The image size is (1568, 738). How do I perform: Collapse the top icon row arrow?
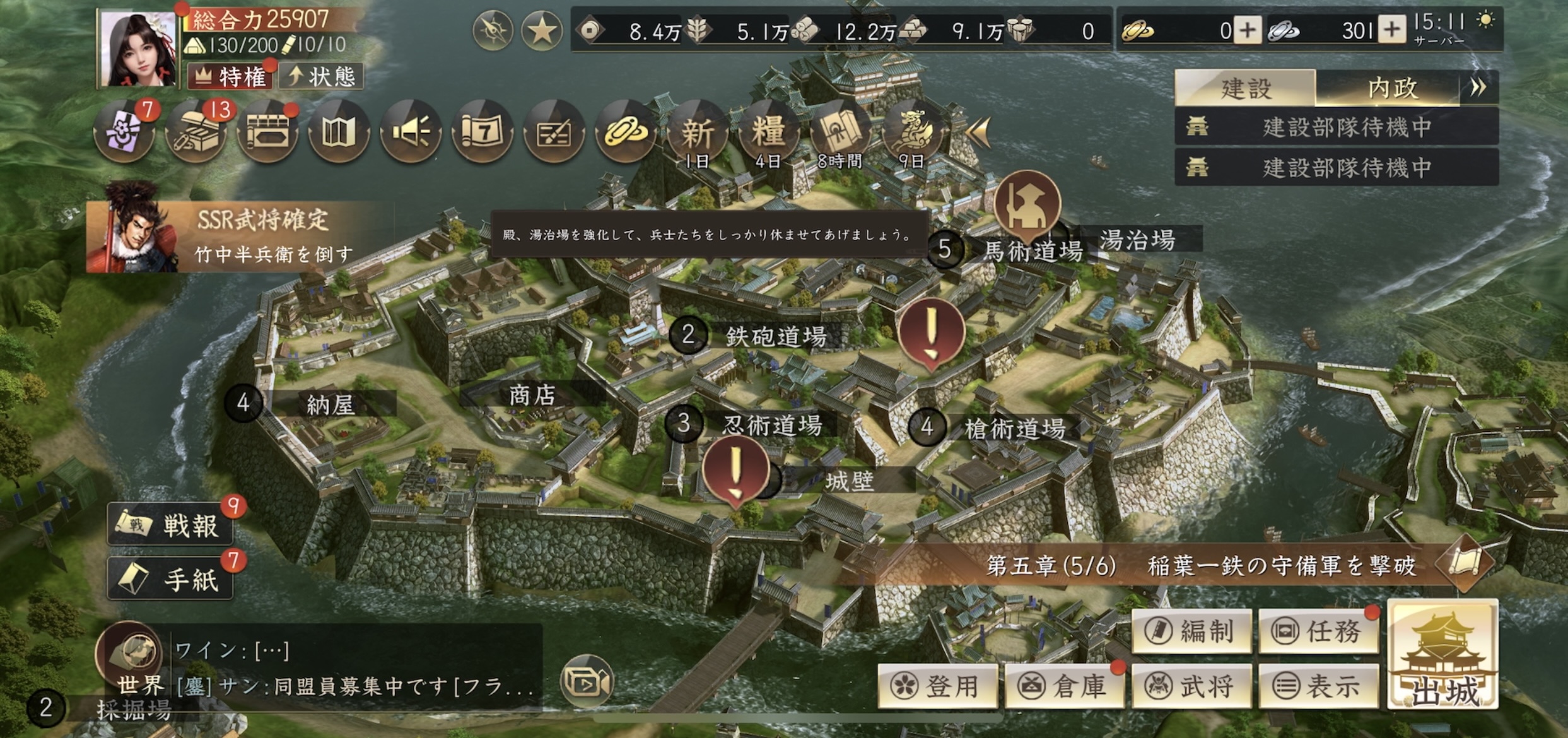coord(978,132)
